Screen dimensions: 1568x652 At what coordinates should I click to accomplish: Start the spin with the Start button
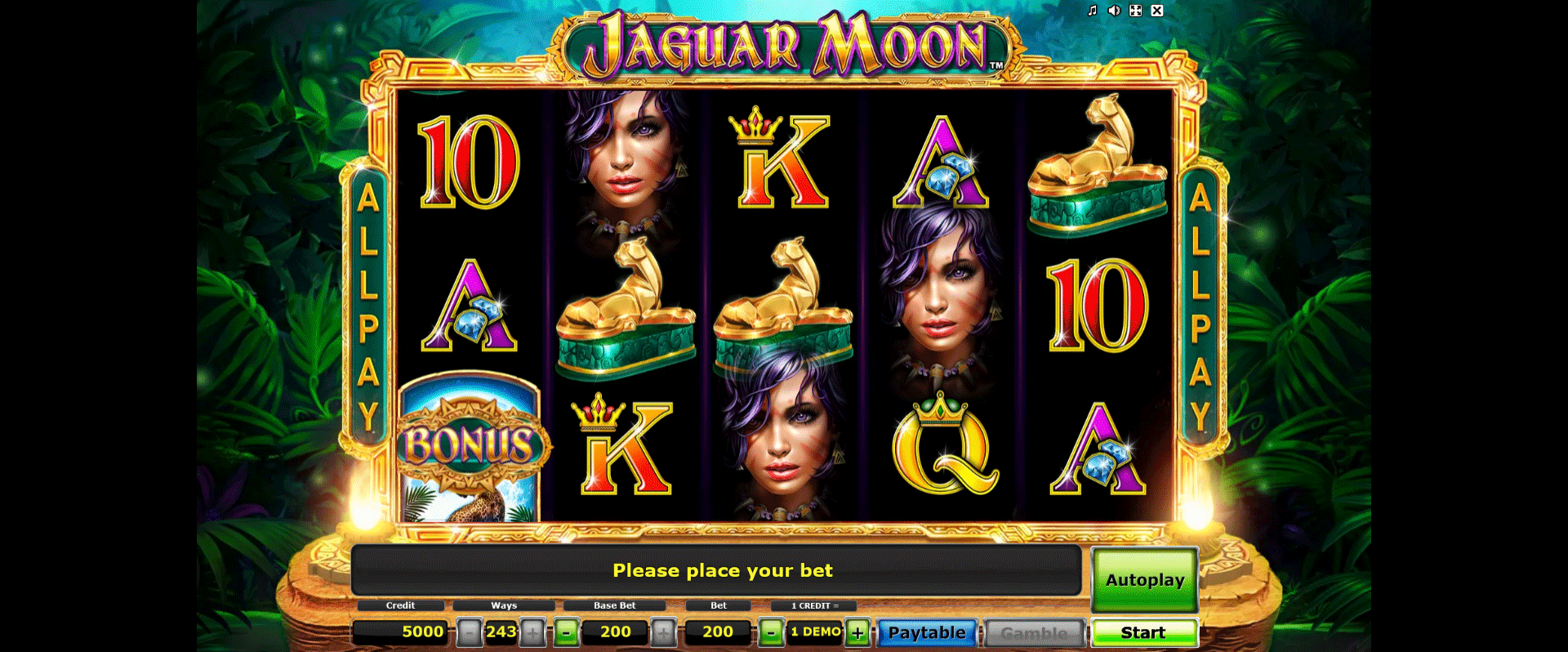coord(1143,632)
